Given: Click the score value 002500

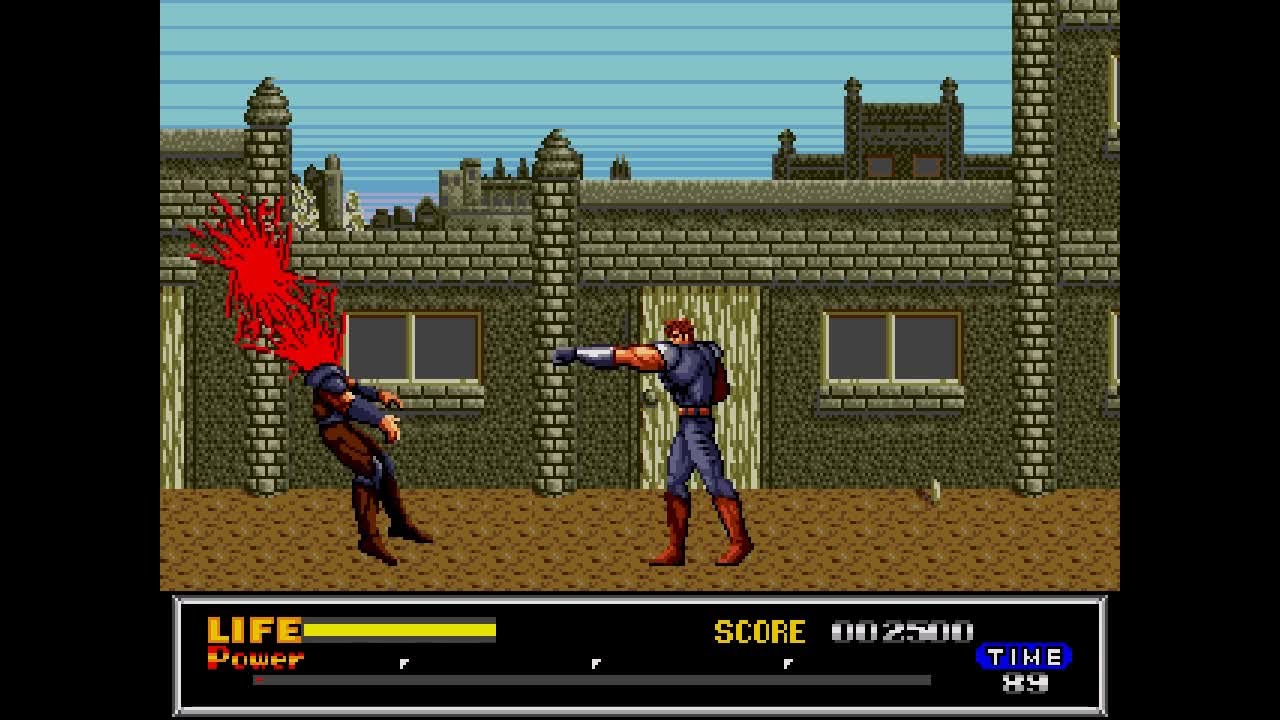Looking at the screenshot, I should (x=905, y=632).
